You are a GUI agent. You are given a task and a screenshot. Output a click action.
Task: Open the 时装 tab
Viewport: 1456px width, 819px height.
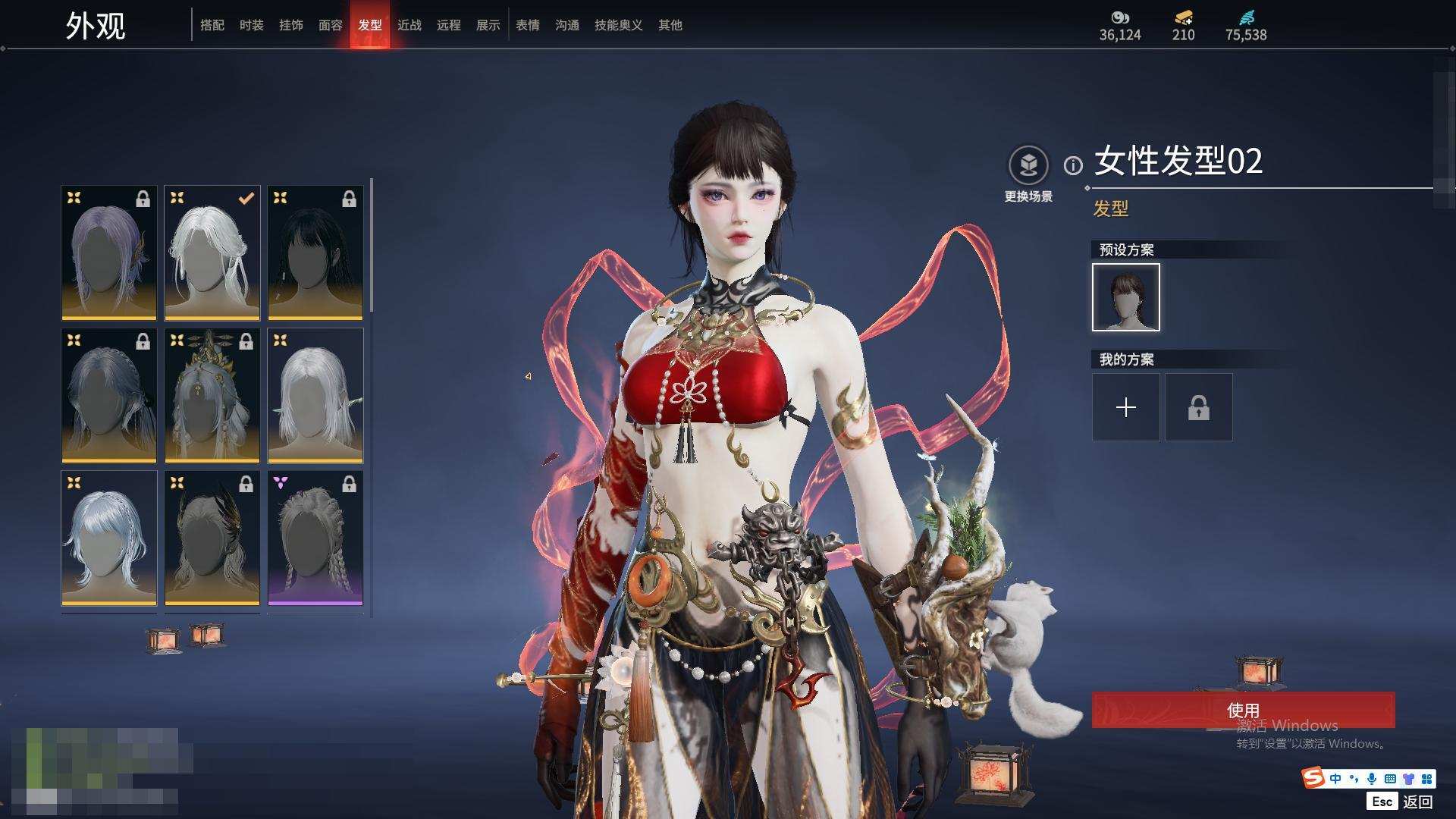(251, 25)
